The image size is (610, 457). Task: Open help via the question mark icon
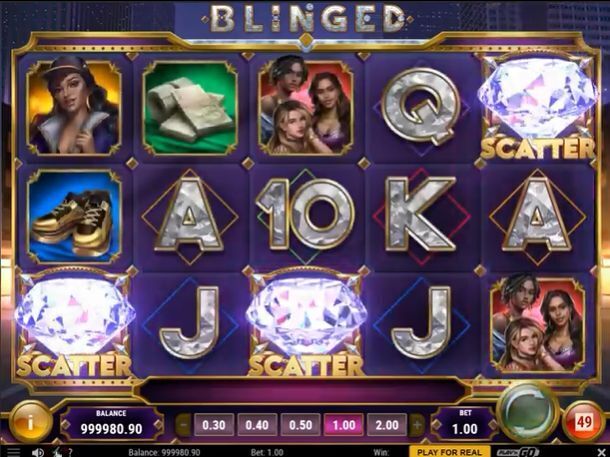click(x=68, y=452)
